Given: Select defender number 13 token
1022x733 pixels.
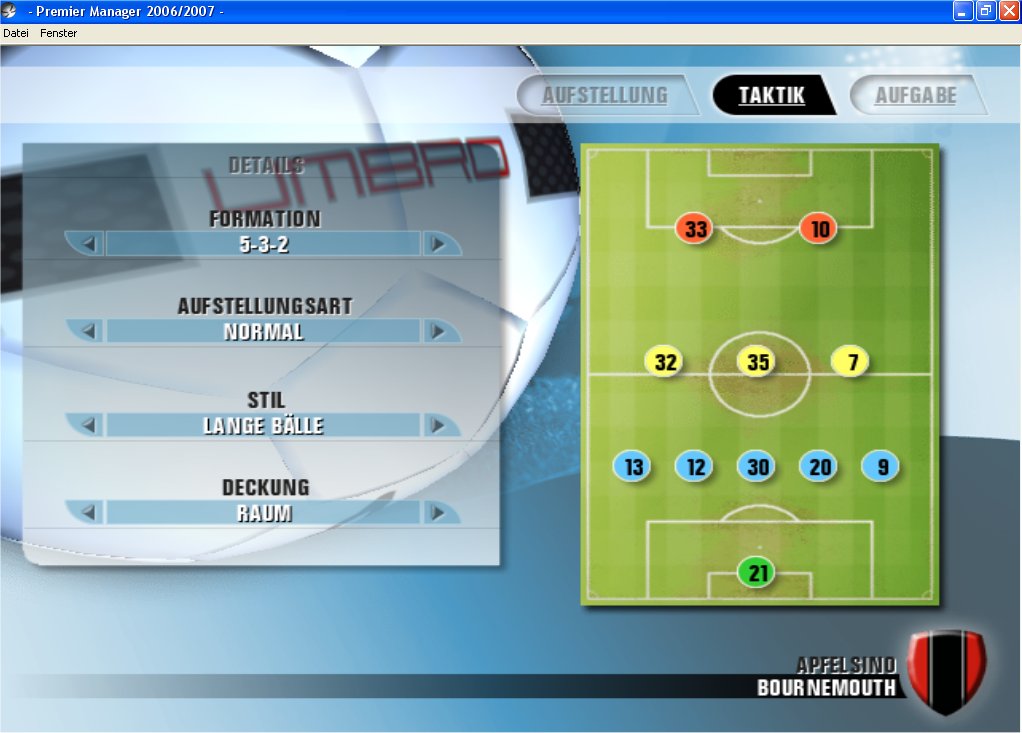Looking at the screenshot, I should [633, 467].
